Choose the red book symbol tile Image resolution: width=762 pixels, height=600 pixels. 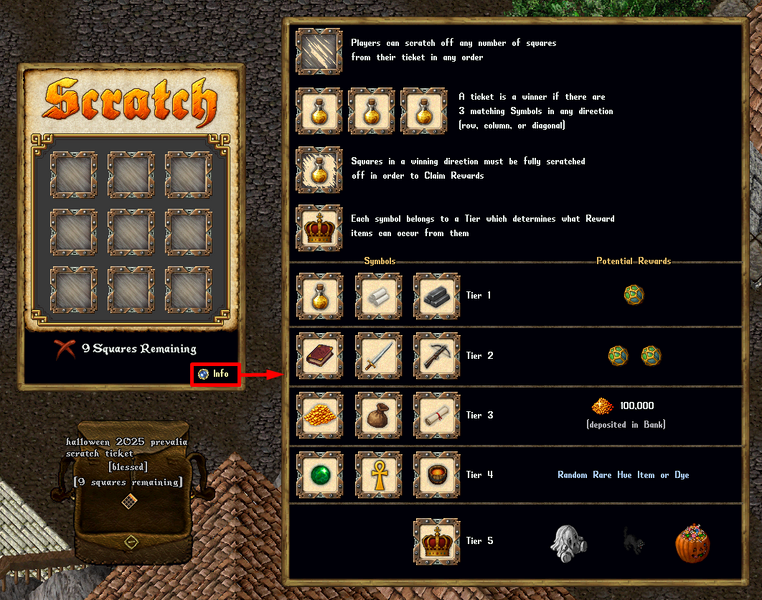click(320, 355)
